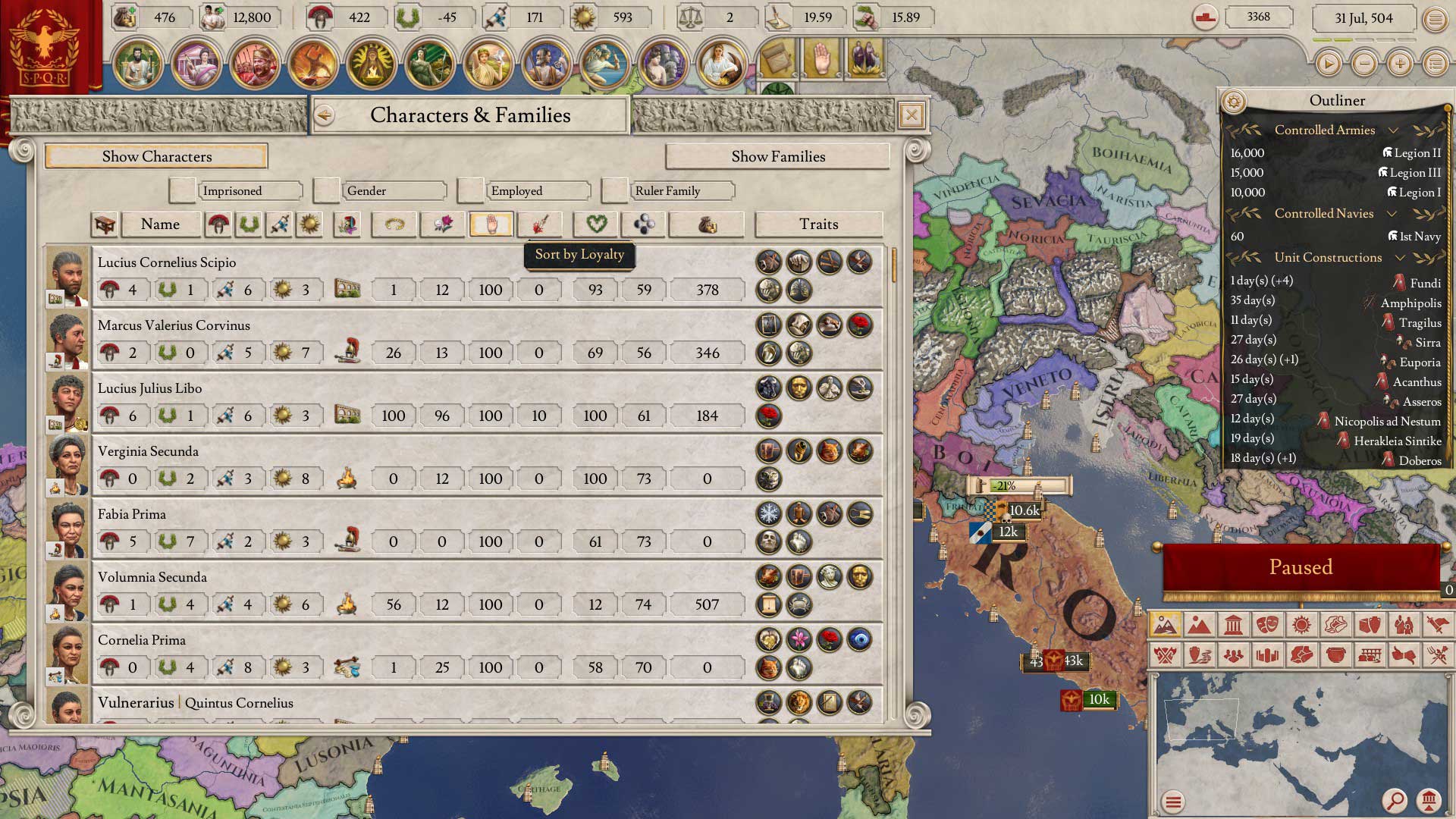Image resolution: width=1456 pixels, height=819 pixels.
Task: Close the Characters & Families window
Action: (x=911, y=115)
